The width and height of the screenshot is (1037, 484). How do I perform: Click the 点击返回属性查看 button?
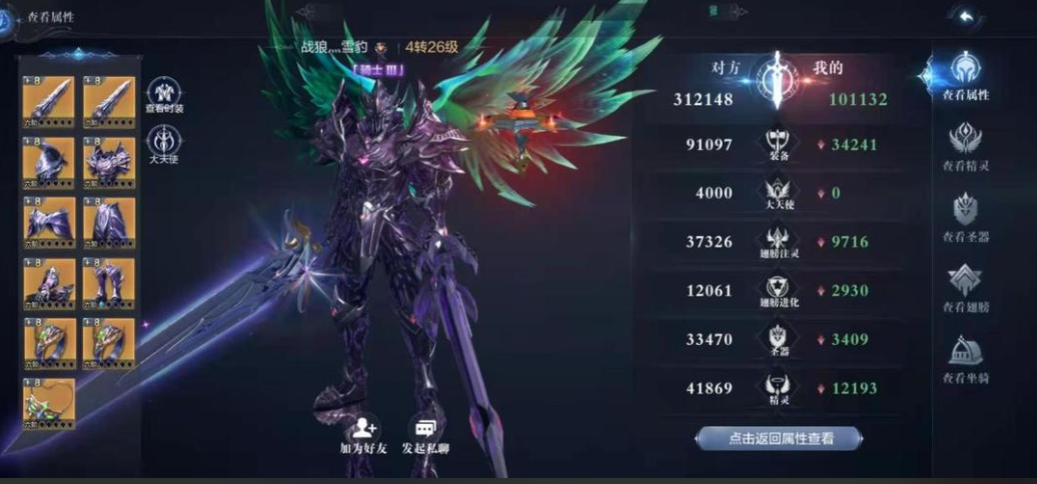point(778,438)
